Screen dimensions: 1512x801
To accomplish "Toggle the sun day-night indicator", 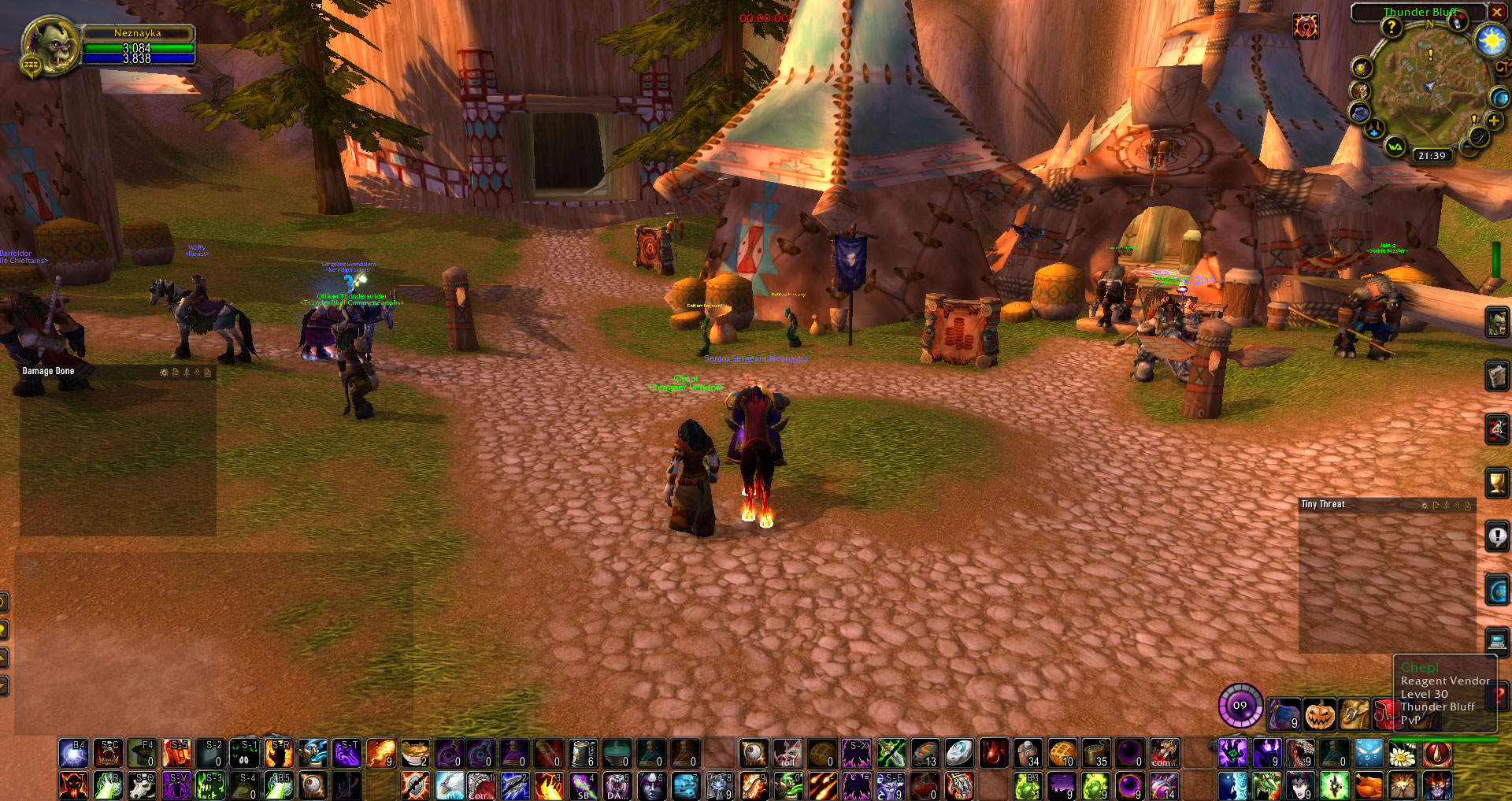I will (x=1492, y=39).
